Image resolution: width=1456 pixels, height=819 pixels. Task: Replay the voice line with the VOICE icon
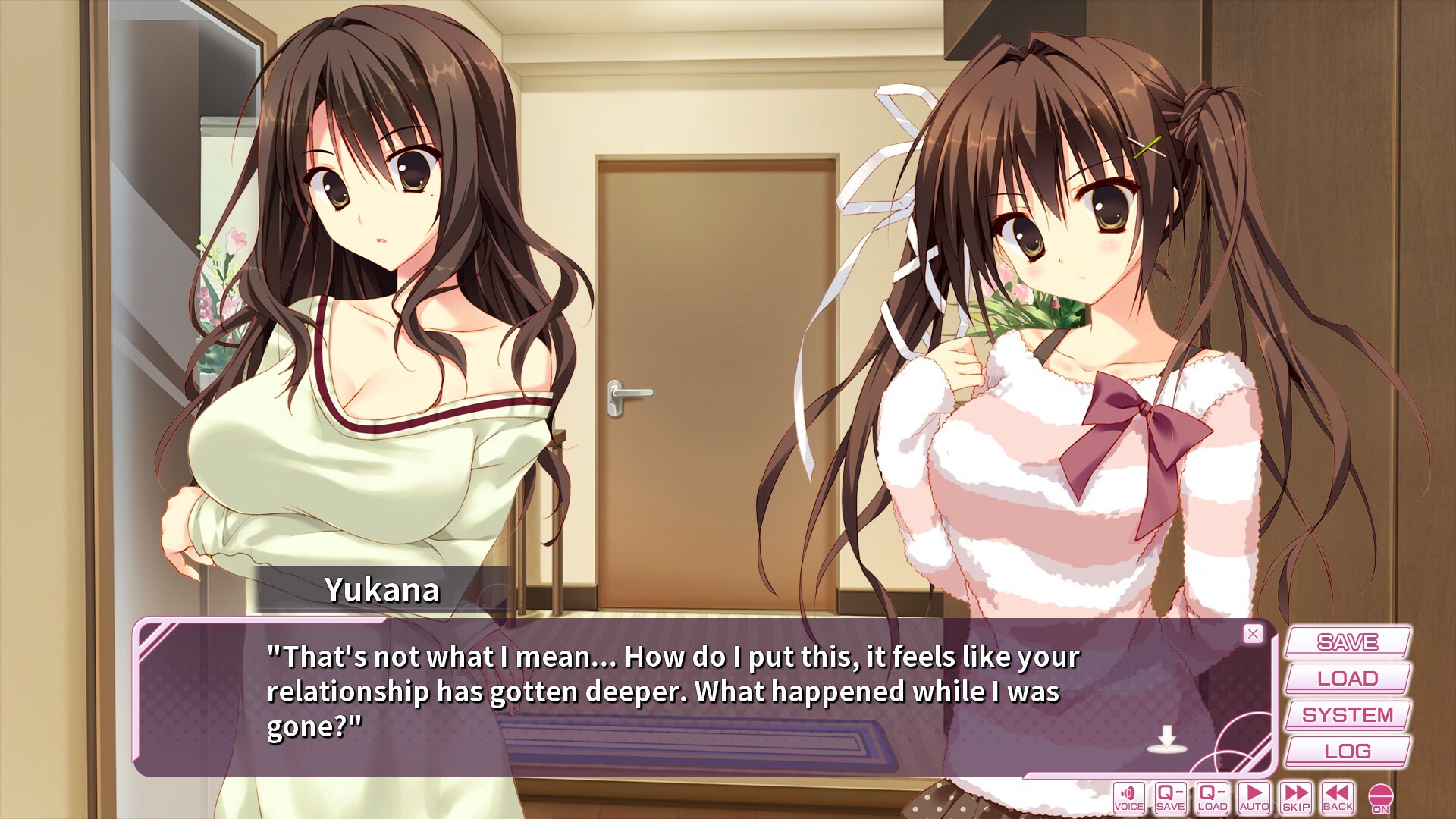pyautogui.click(x=1129, y=799)
